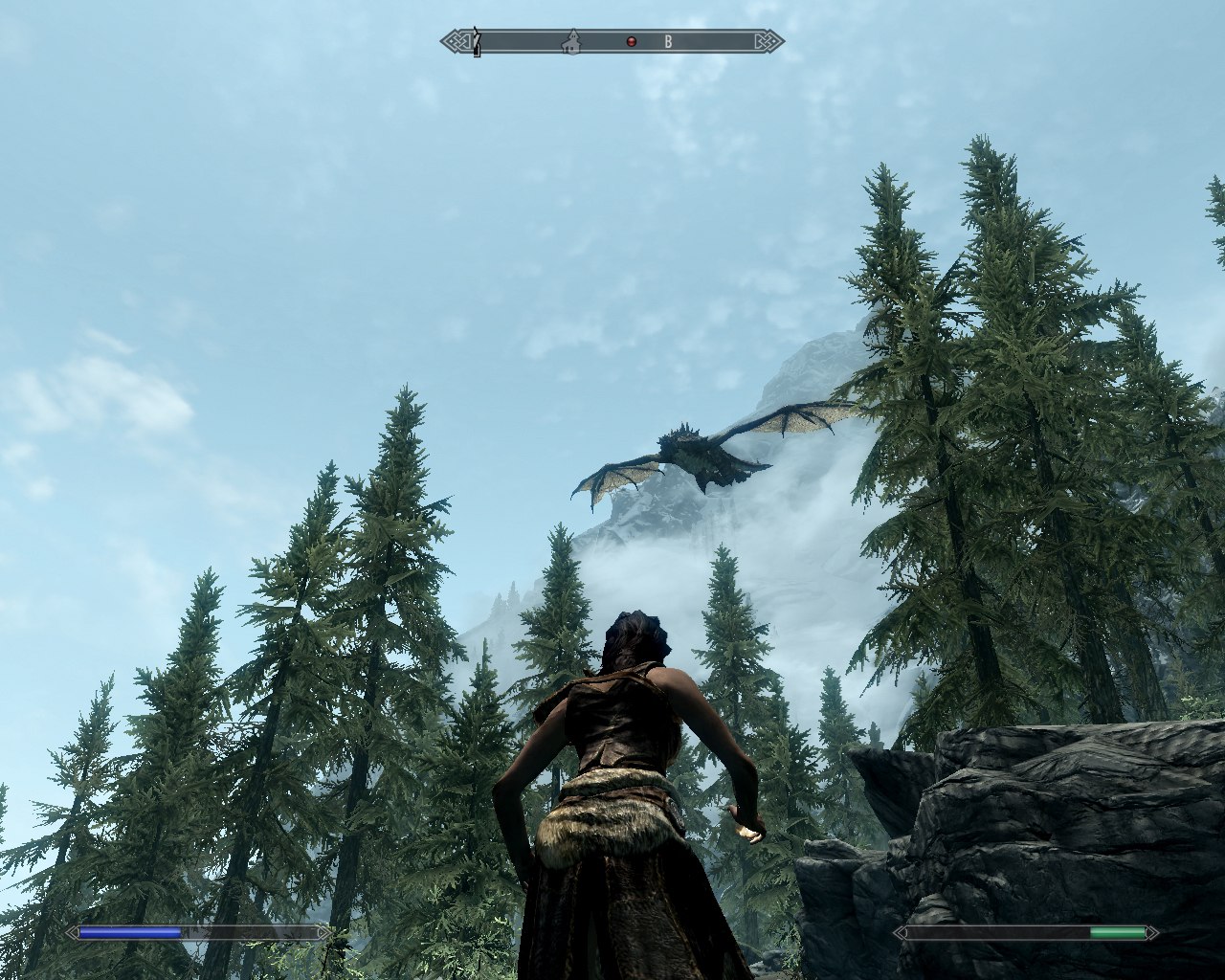This screenshot has width=1225, height=980.
Task: Select the red enemy dot on the compass
Action: pyautogui.click(x=631, y=41)
